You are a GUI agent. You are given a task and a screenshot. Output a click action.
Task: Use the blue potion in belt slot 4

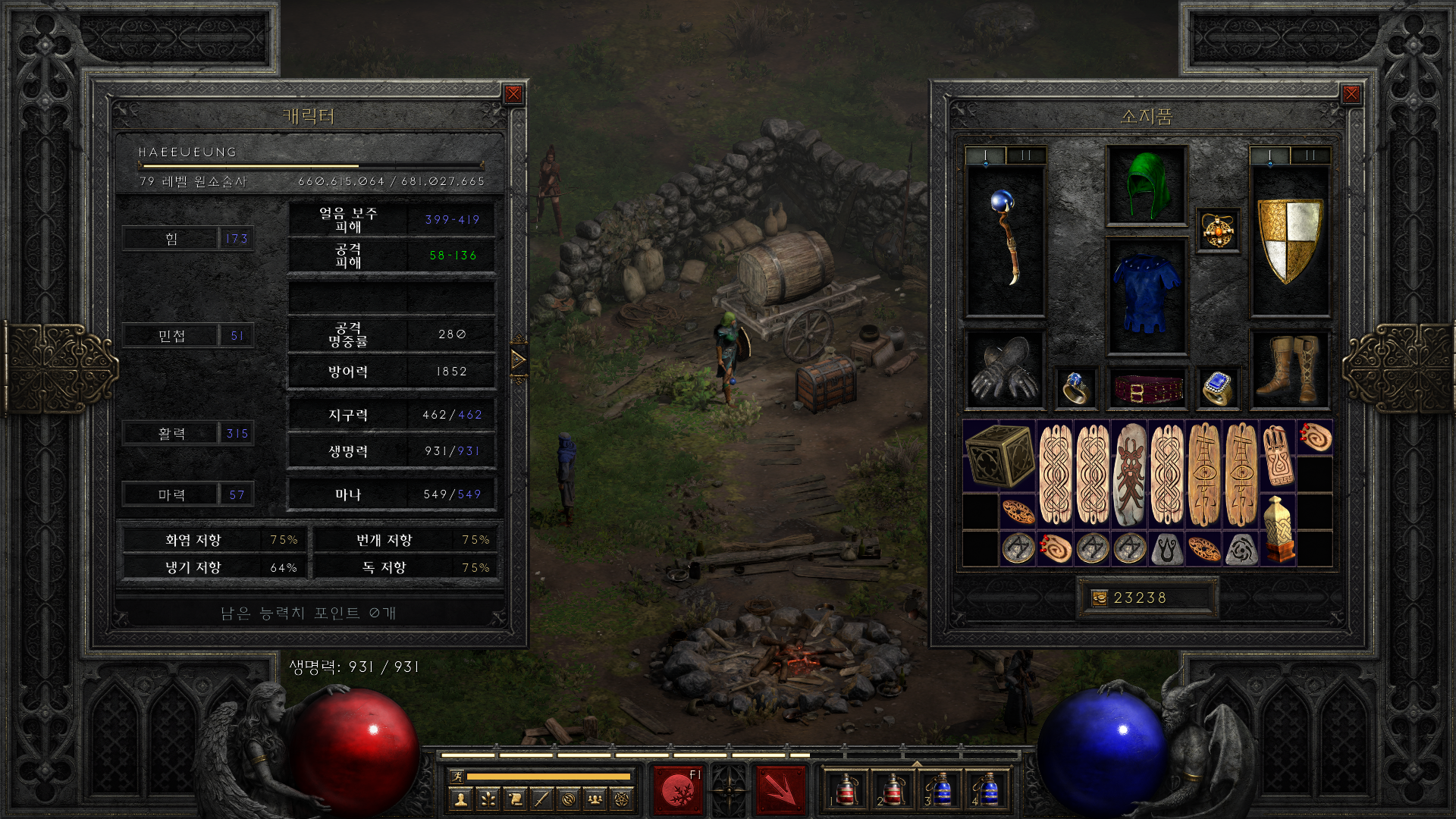(x=987, y=790)
